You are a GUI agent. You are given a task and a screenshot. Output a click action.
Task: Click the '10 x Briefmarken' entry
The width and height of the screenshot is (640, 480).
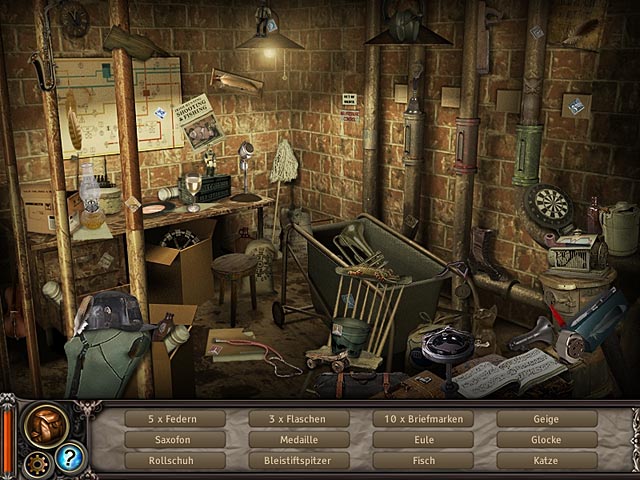click(x=423, y=419)
